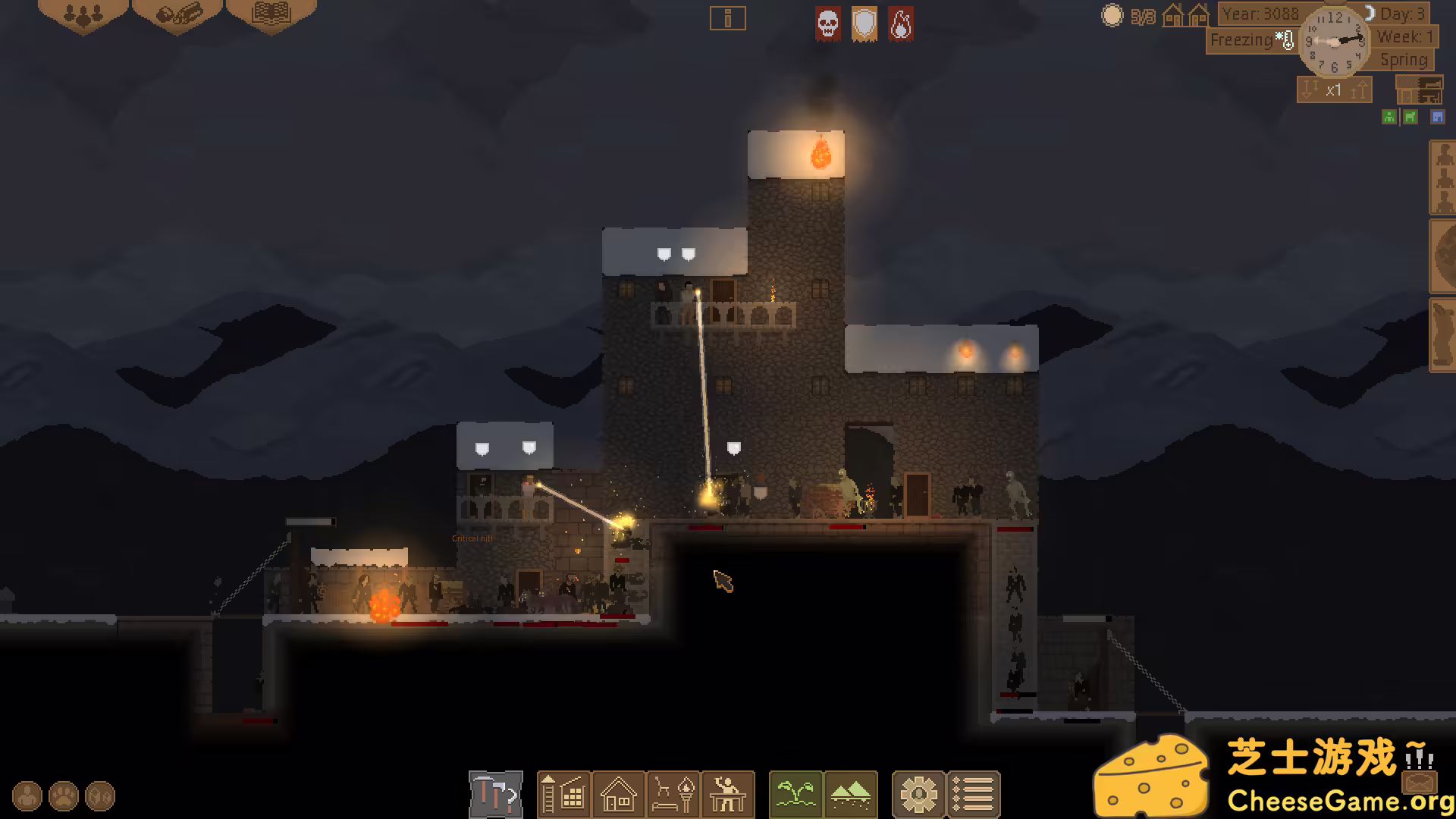Open the gear settings menu

(x=918, y=795)
